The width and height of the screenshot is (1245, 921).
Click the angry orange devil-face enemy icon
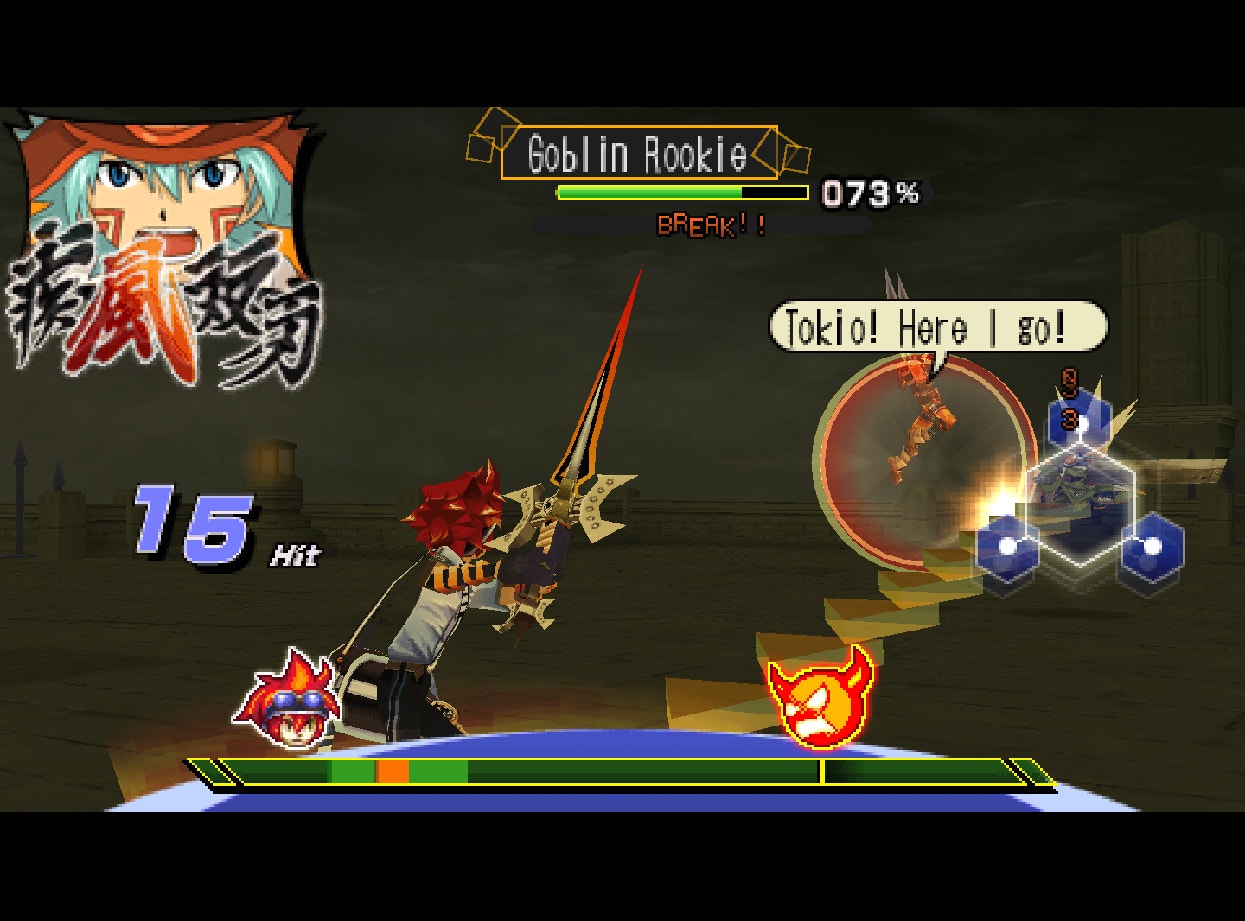[819, 698]
